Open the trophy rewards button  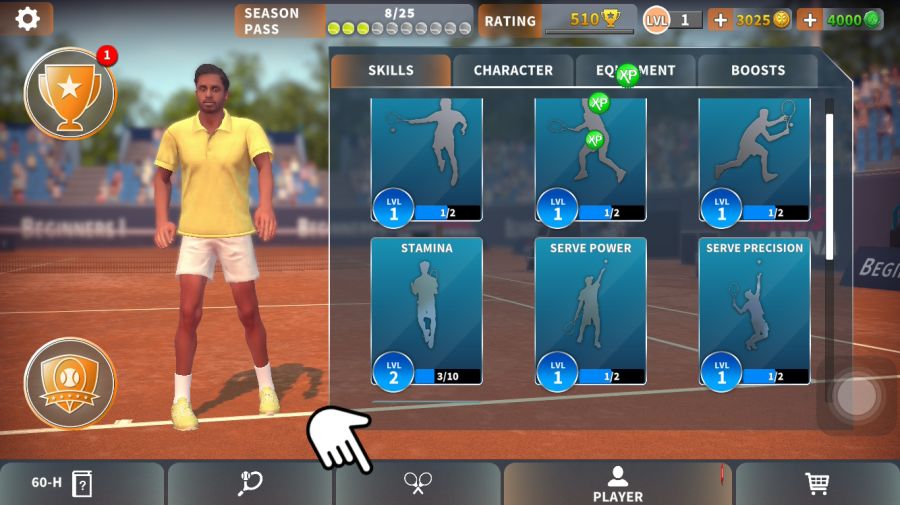[69, 93]
